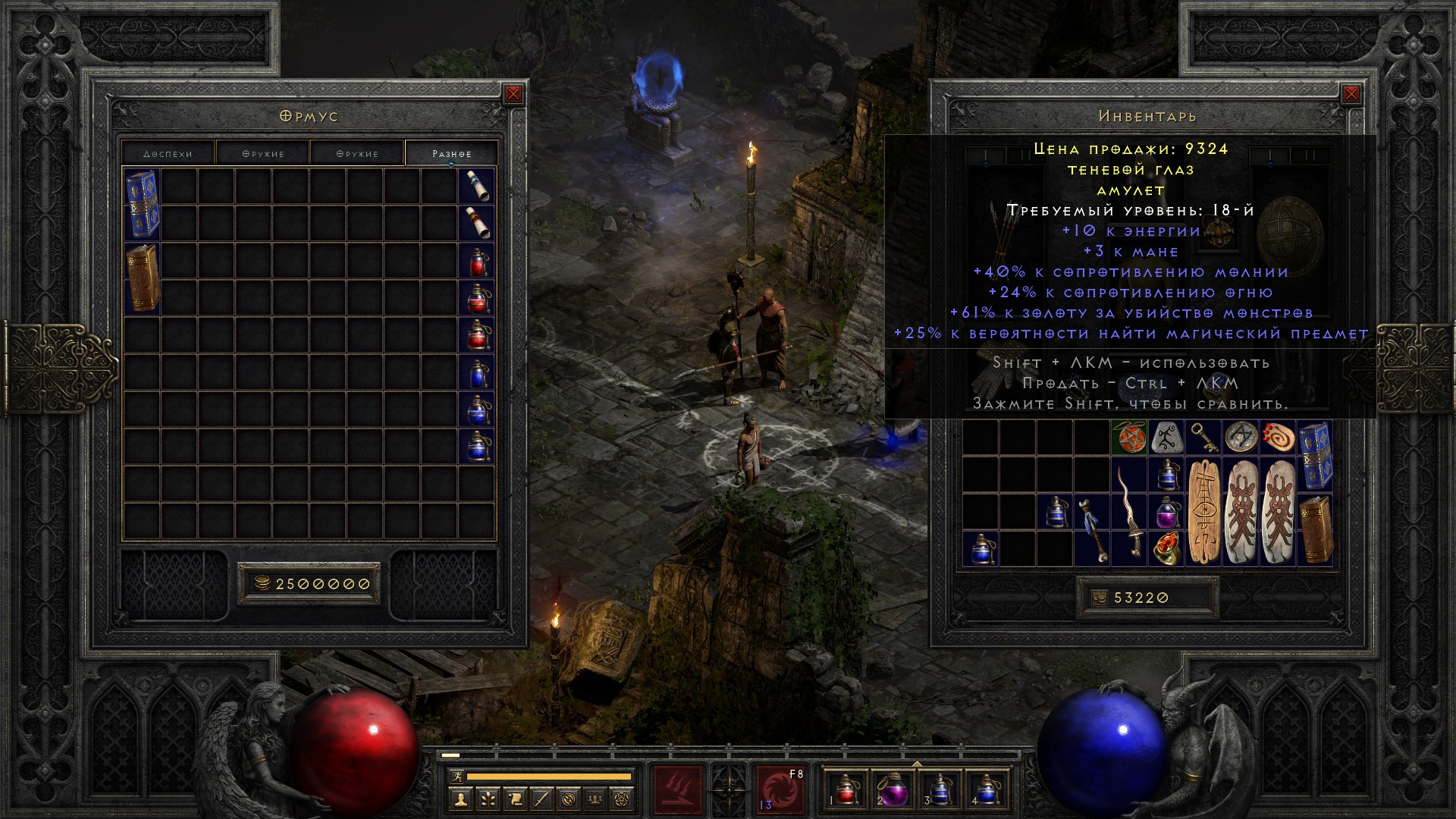
Task: Pick the red-ribbon scroll in the shop
Action: 477,223
